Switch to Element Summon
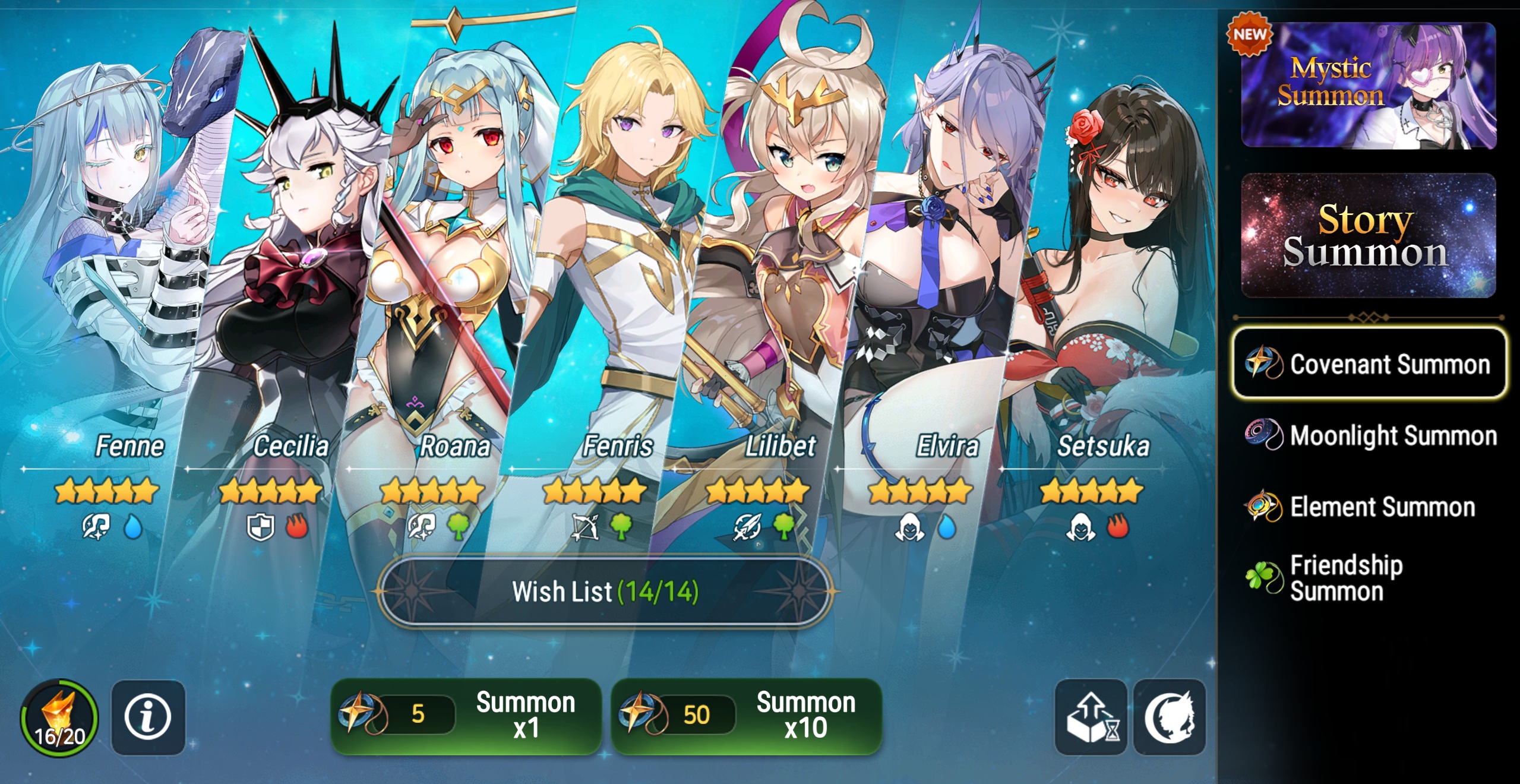The image size is (1520, 784). [x=1360, y=507]
